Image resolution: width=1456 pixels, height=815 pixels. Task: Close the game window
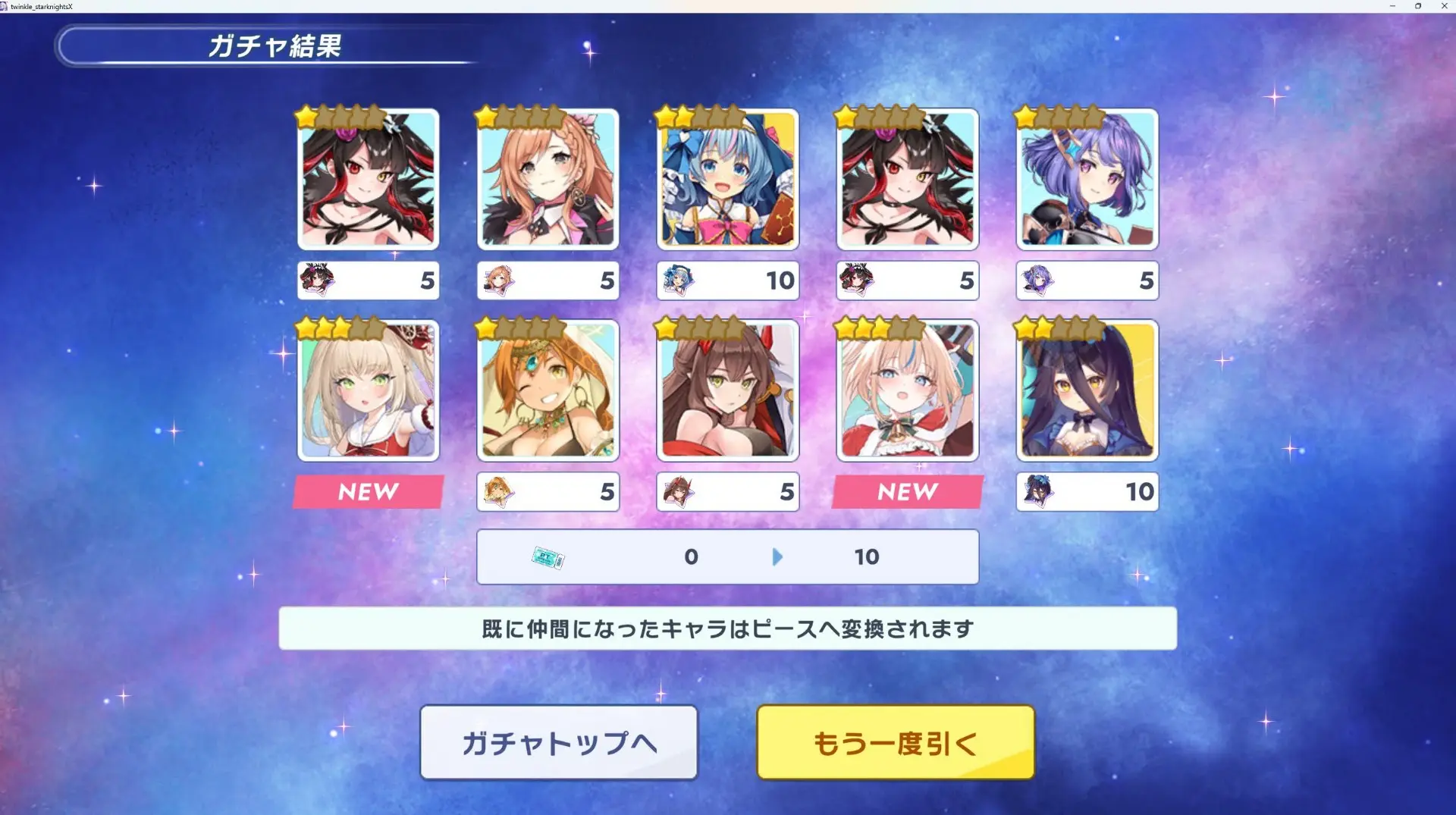[x=1444, y=6]
